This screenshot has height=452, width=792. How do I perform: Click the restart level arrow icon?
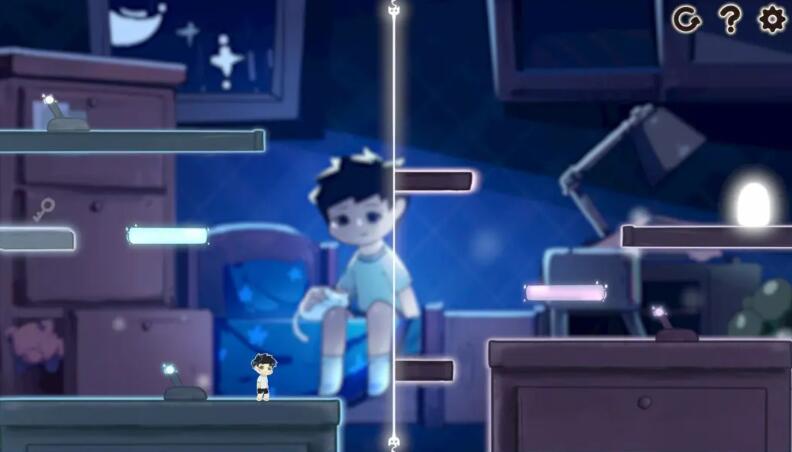pos(687,19)
